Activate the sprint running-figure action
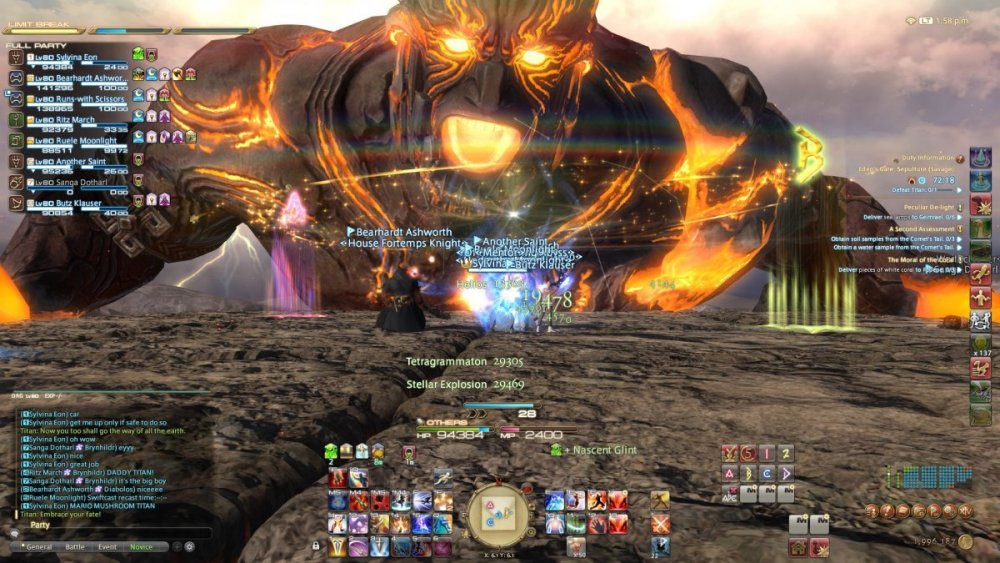The height and width of the screenshot is (563, 1000). pyautogui.click(x=443, y=478)
